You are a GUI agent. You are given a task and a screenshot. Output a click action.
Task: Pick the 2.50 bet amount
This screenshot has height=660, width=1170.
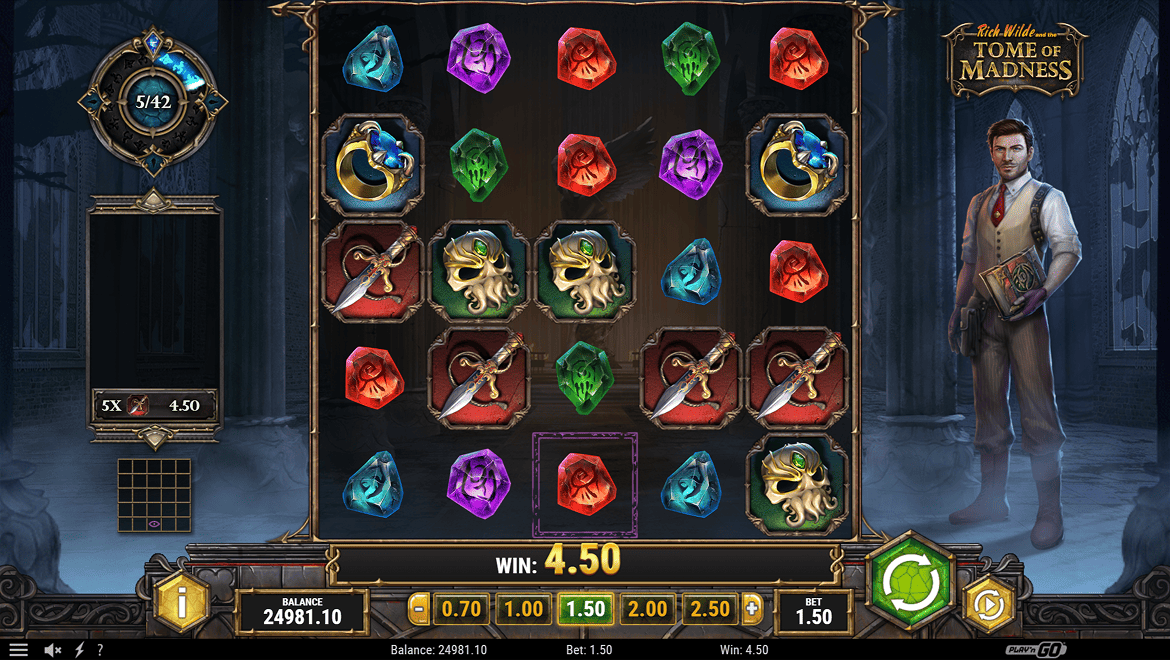coord(709,608)
